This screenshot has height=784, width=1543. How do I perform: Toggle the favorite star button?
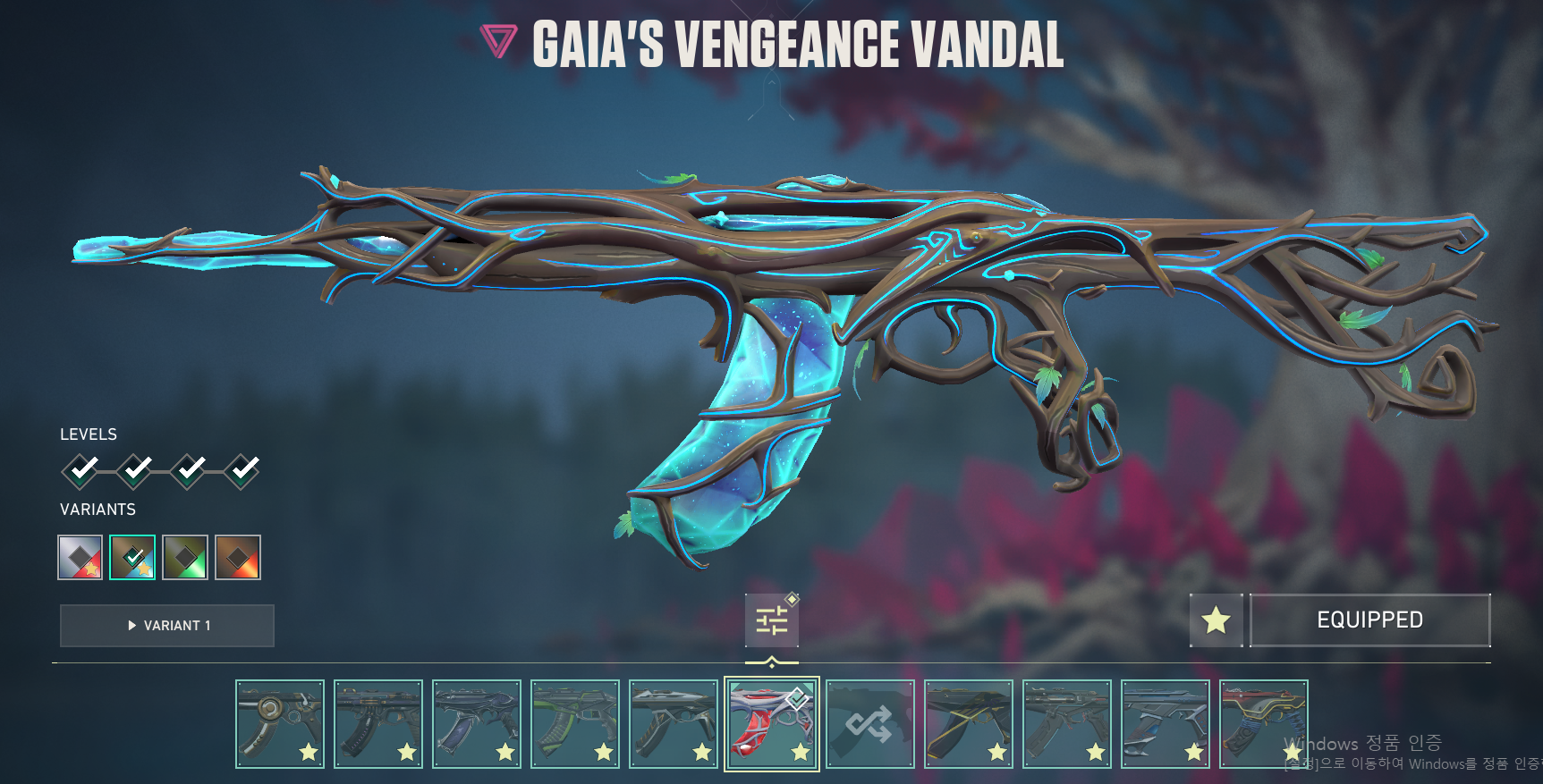click(1216, 620)
